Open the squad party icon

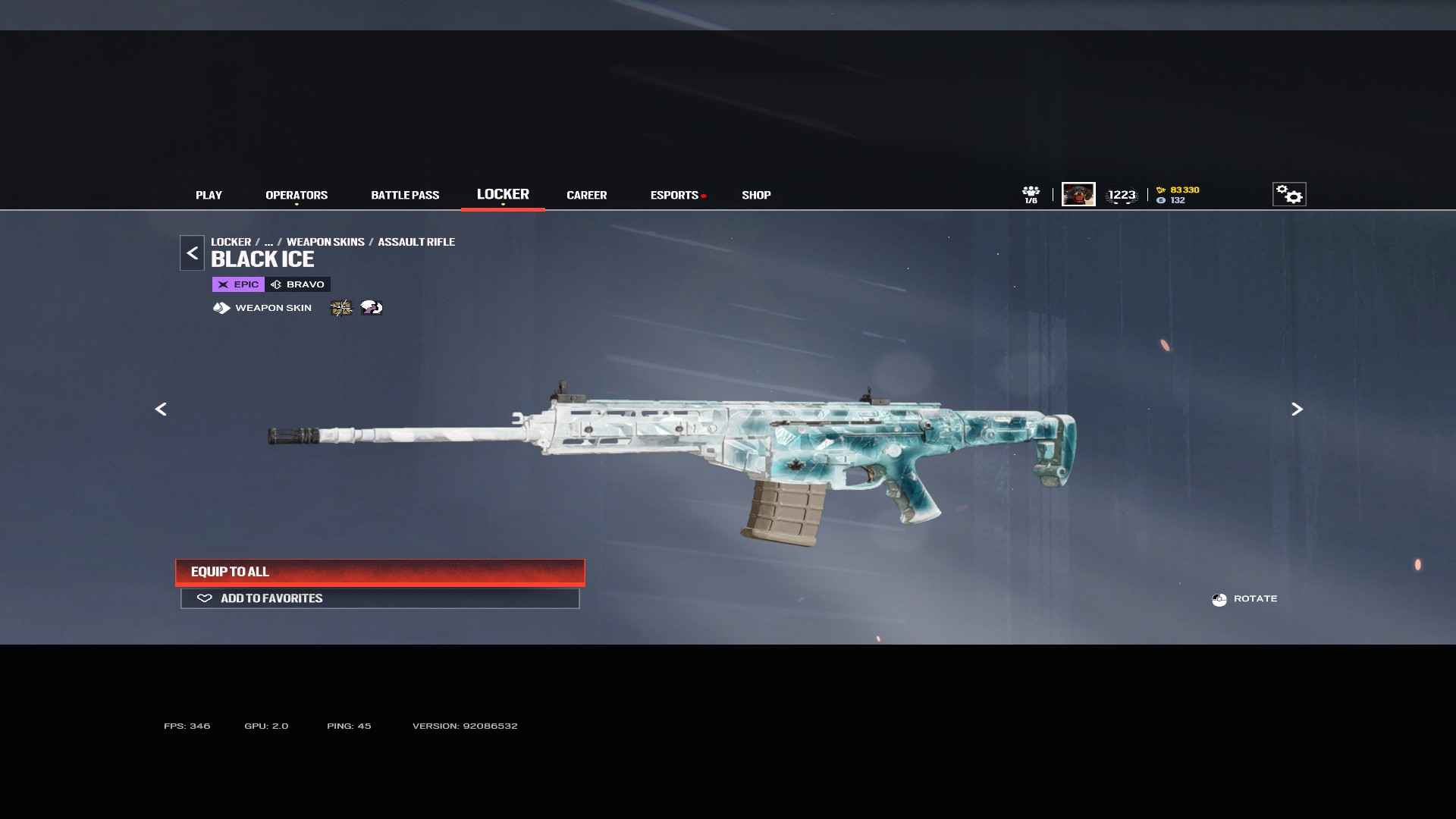[1031, 194]
